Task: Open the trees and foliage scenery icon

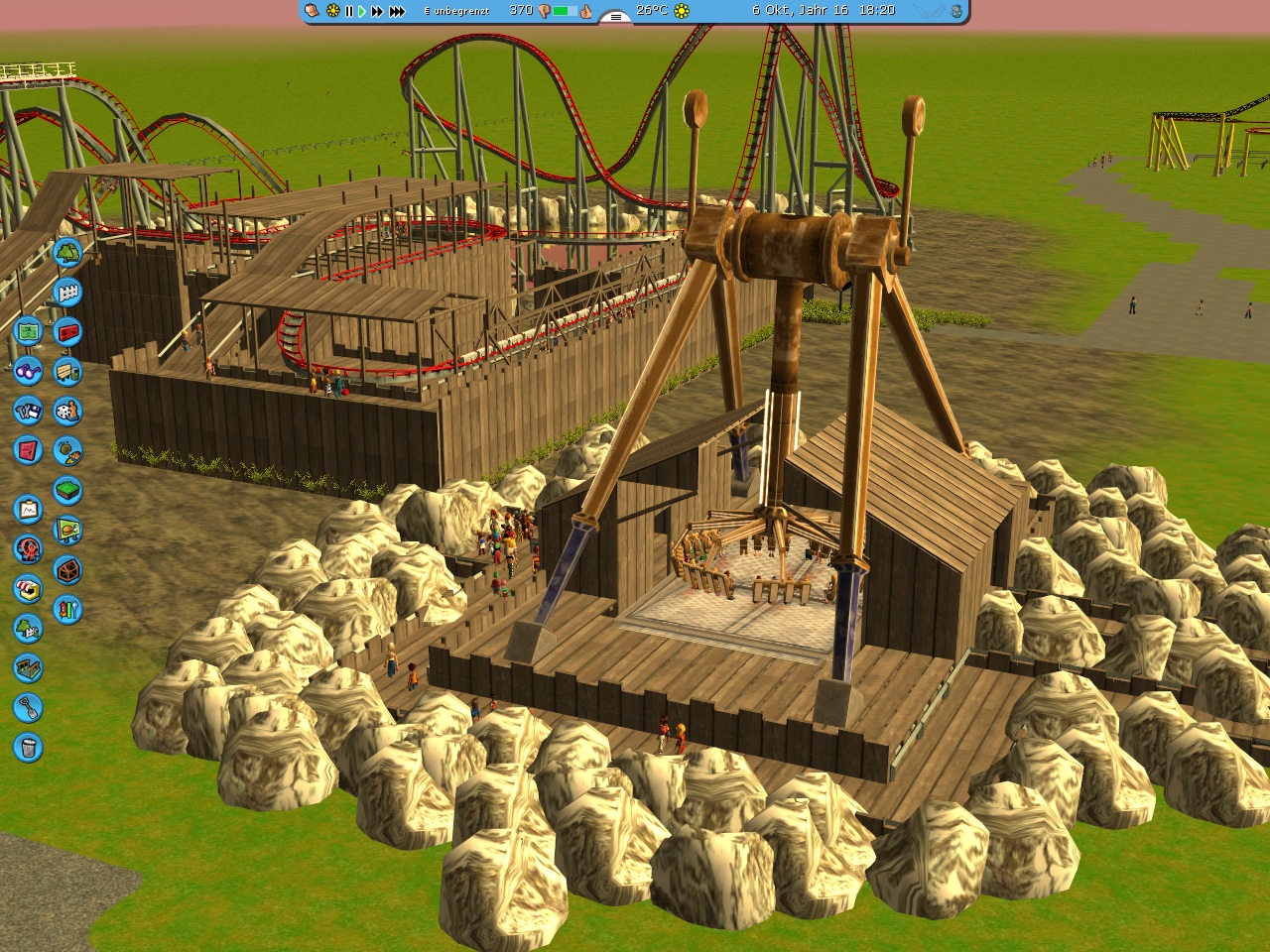Action: pyautogui.click(x=67, y=253)
